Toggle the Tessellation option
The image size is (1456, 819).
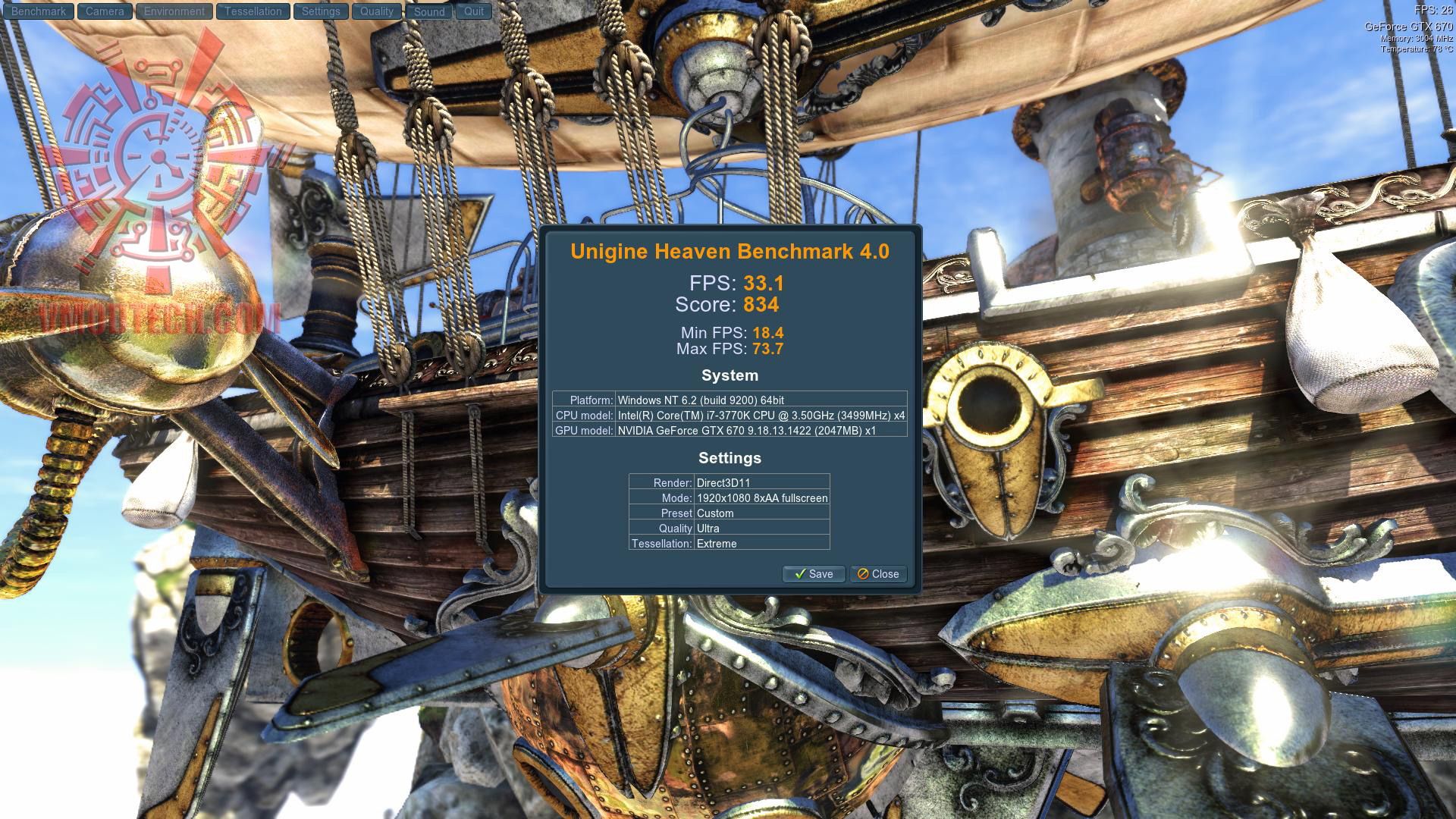[x=253, y=11]
